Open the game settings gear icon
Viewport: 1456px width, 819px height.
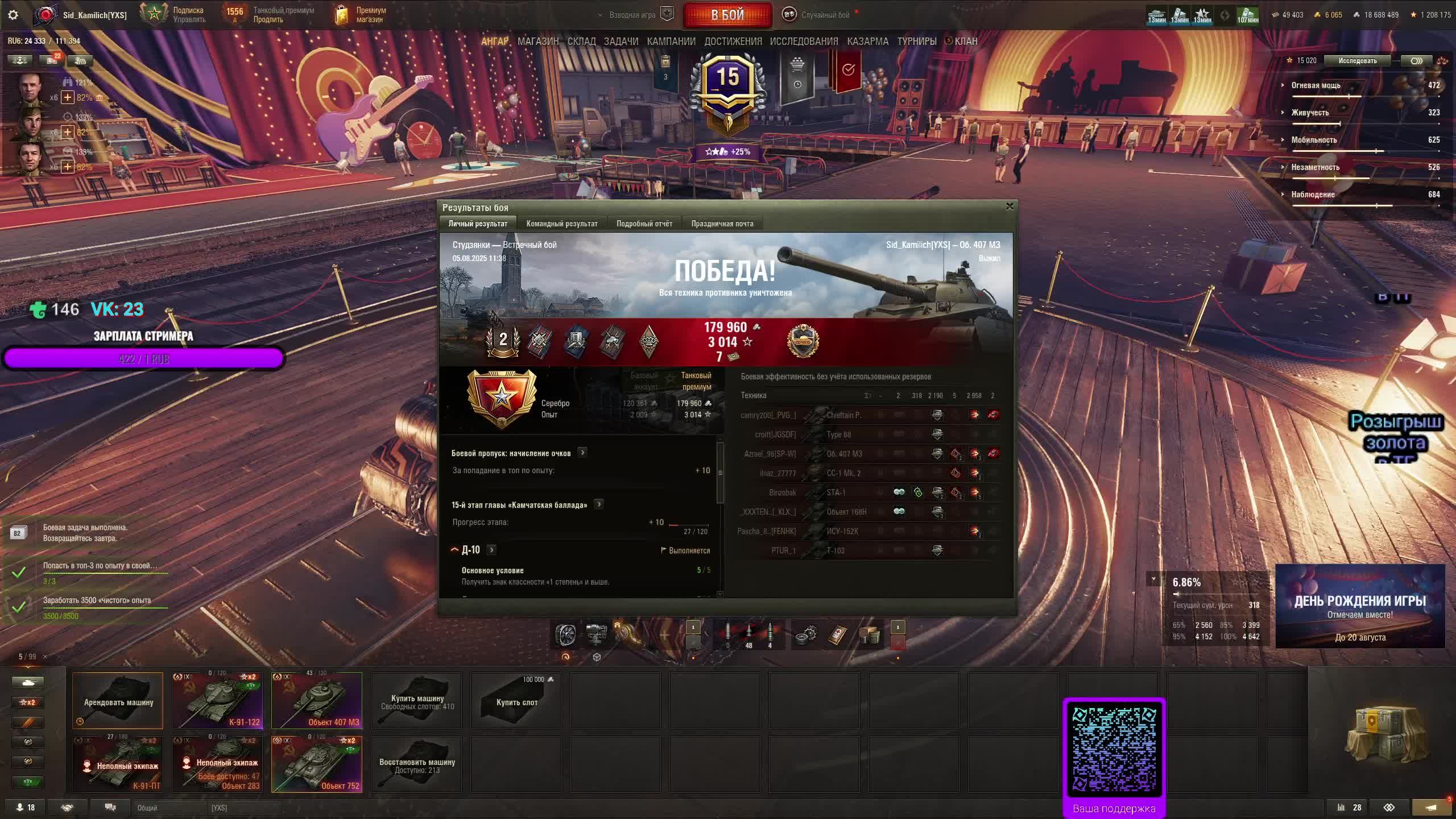[x=13, y=15]
